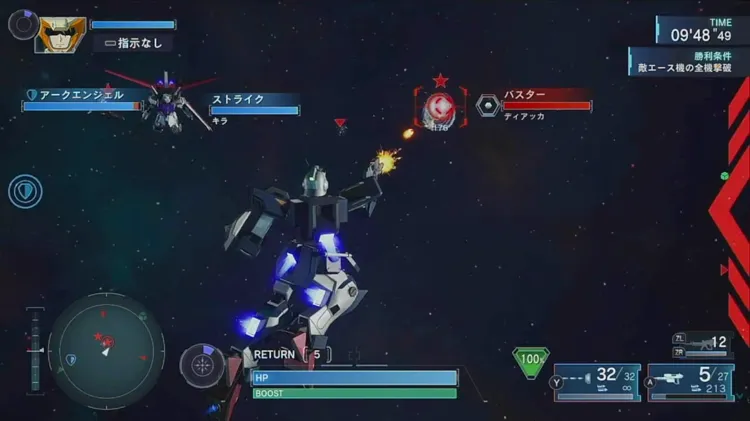
Task: Click the red enemy lock-on emblem
Action: [440, 106]
